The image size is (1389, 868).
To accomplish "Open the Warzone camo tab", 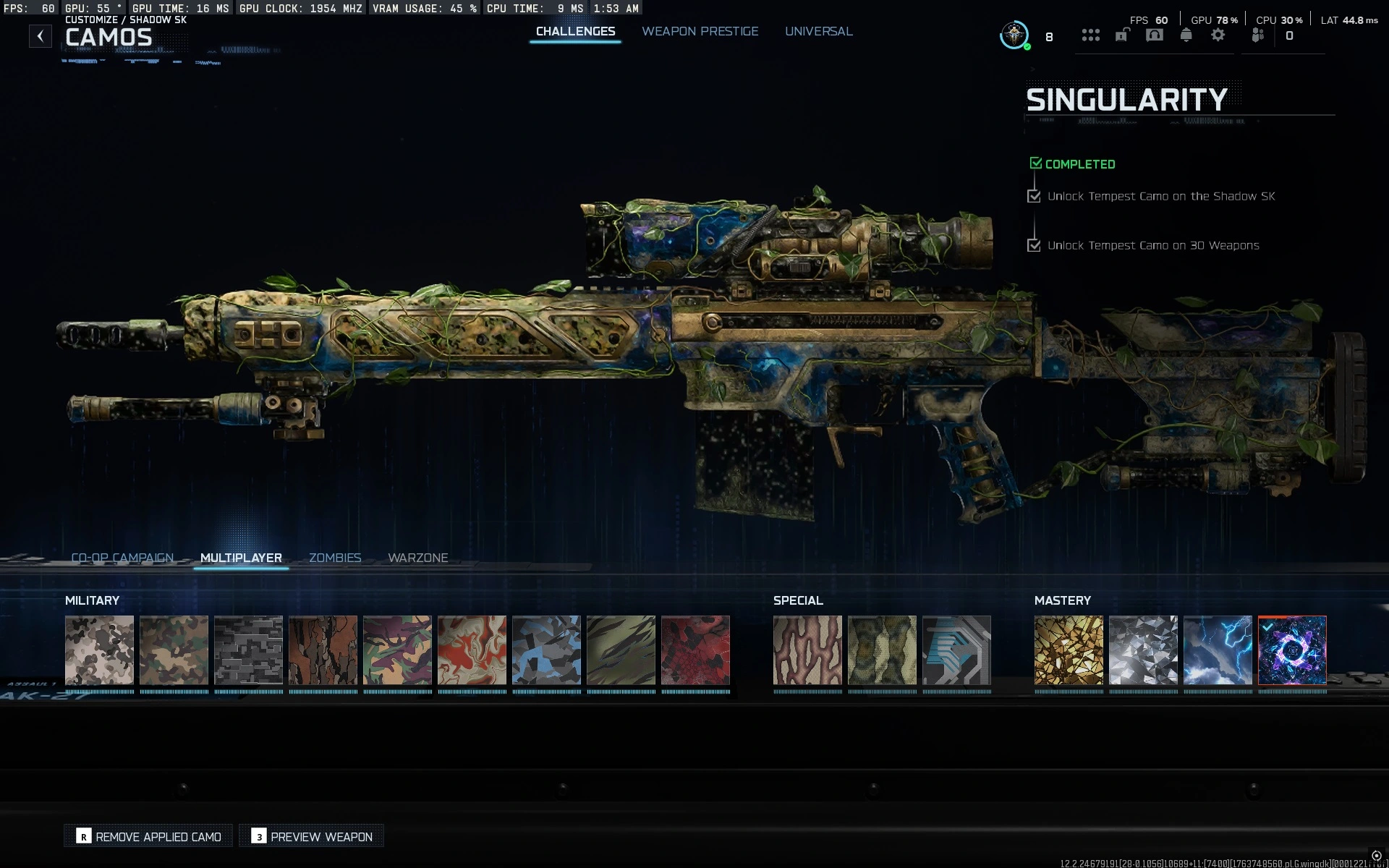I will (418, 558).
